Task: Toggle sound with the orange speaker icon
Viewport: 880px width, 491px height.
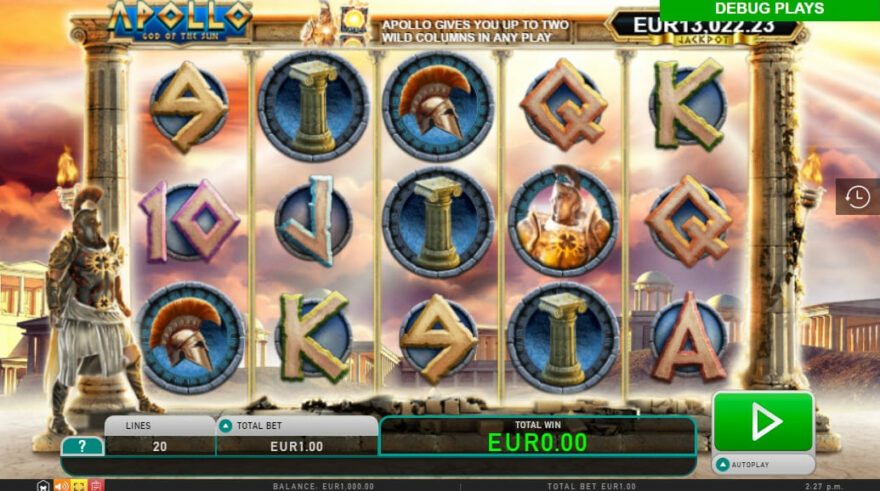Action: (x=61, y=486)
